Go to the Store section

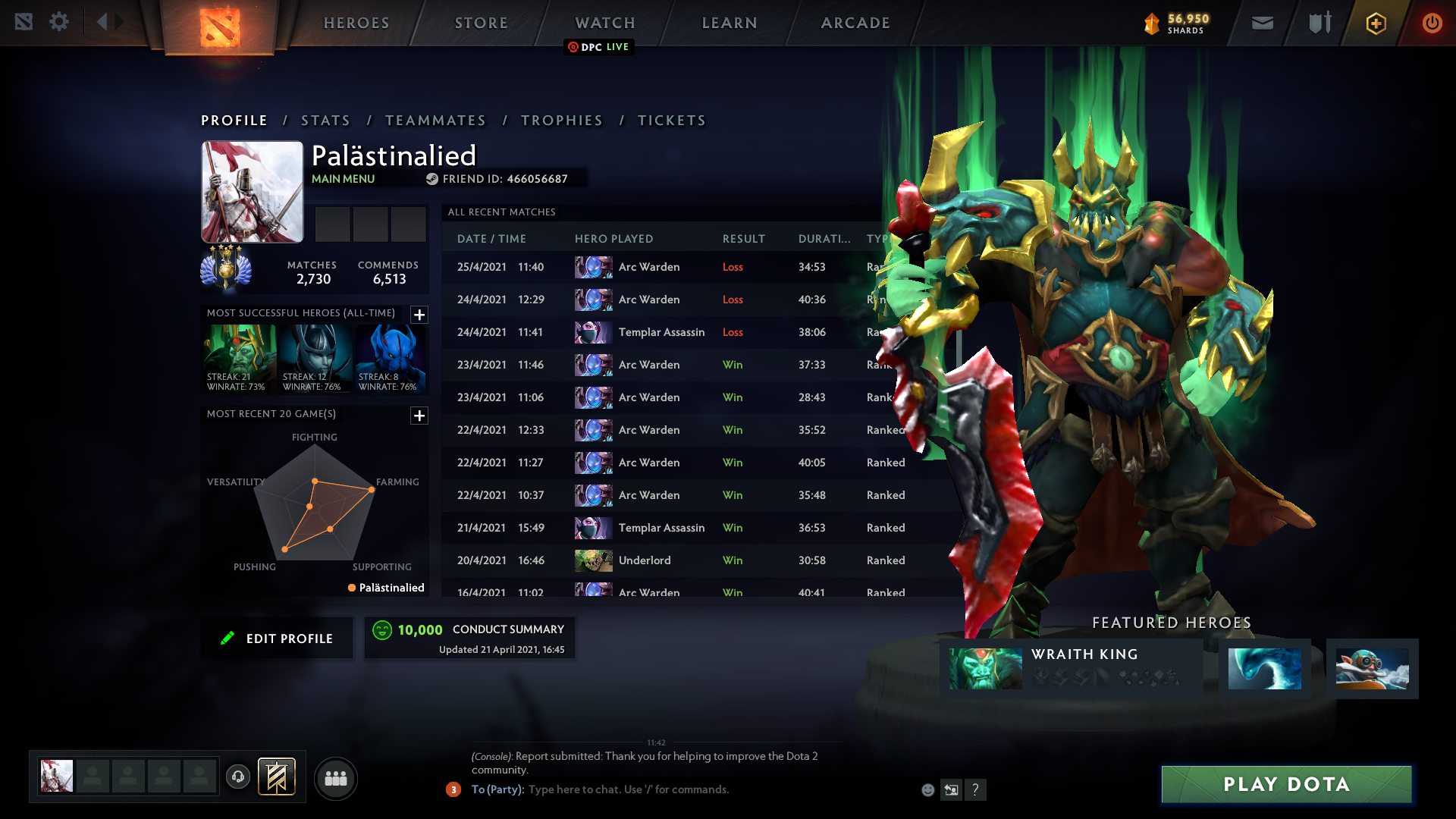(x=482, y=23)
